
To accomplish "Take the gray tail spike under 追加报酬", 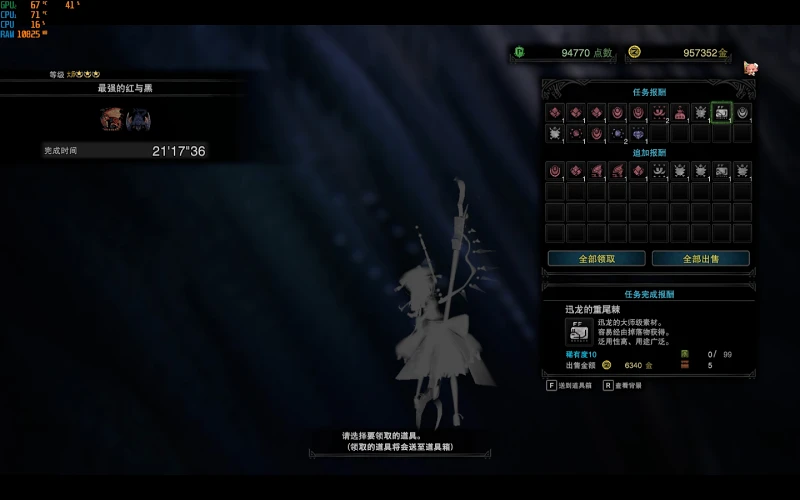I will (x=721, y=171).
